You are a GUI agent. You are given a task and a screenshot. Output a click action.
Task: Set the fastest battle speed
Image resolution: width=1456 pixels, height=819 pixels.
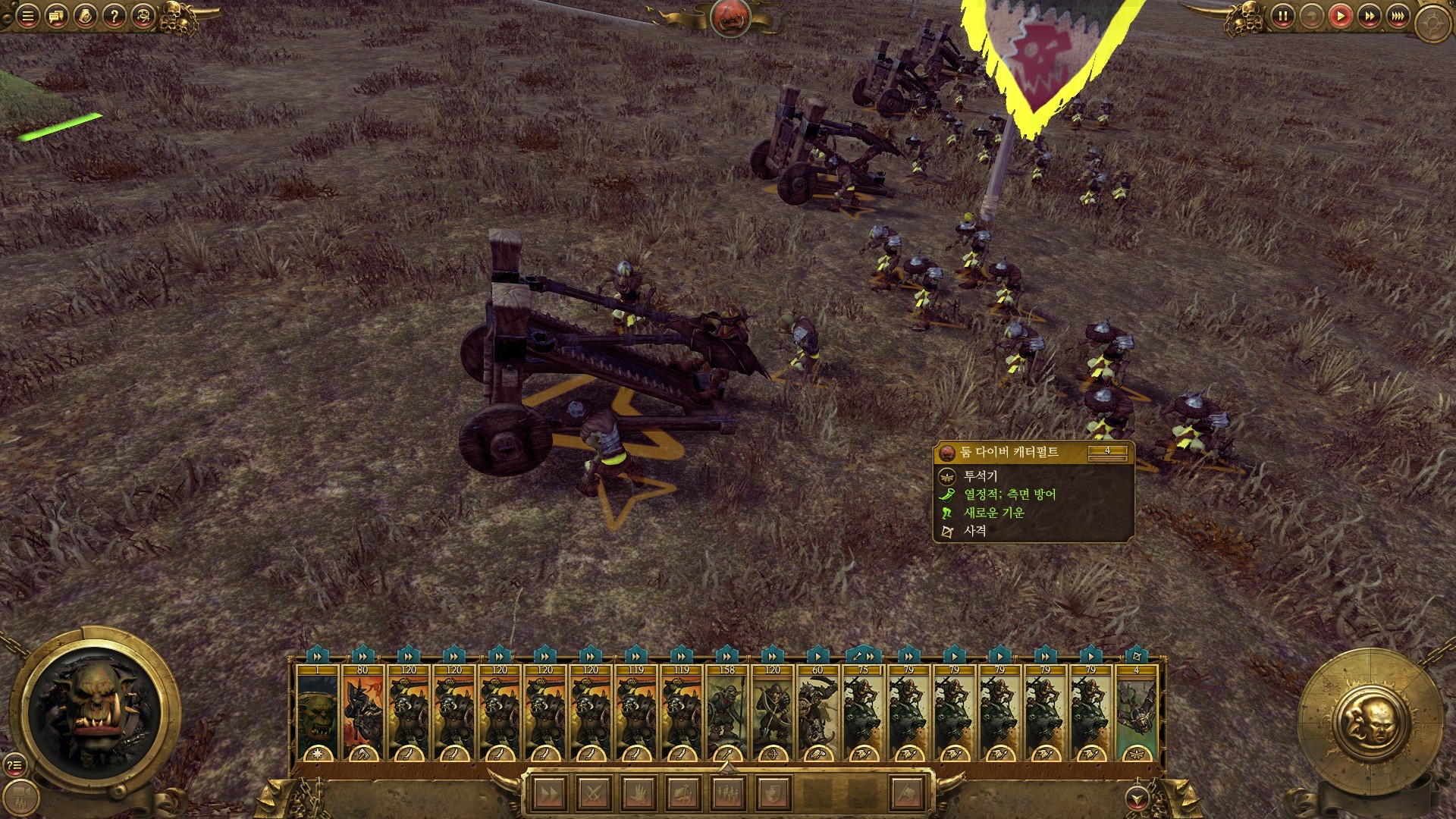click(1398, 15)
